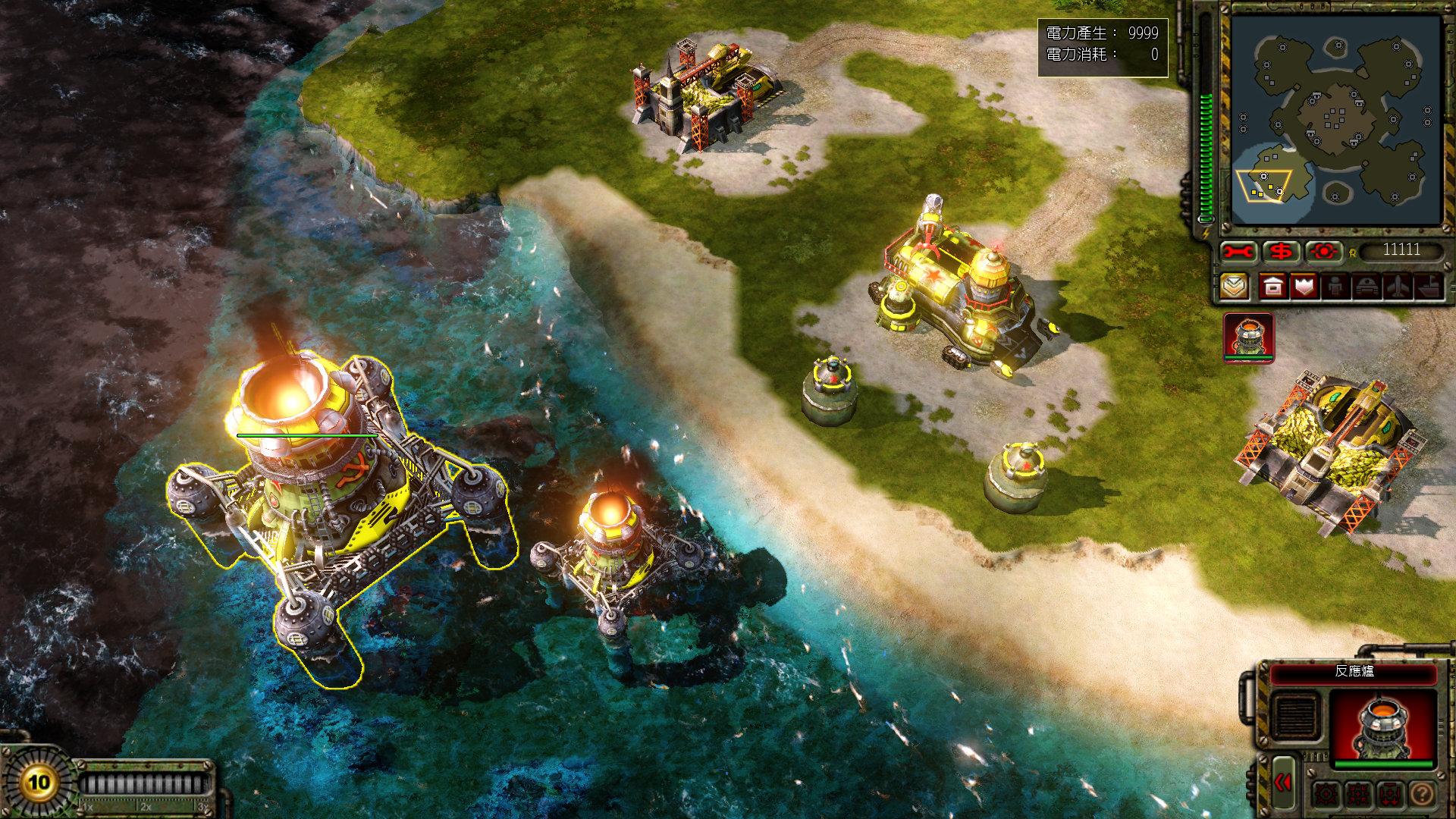Screen dimensions: 1456x819
Task: Open the defense structures build tab
Action: tap(1304, 287)
